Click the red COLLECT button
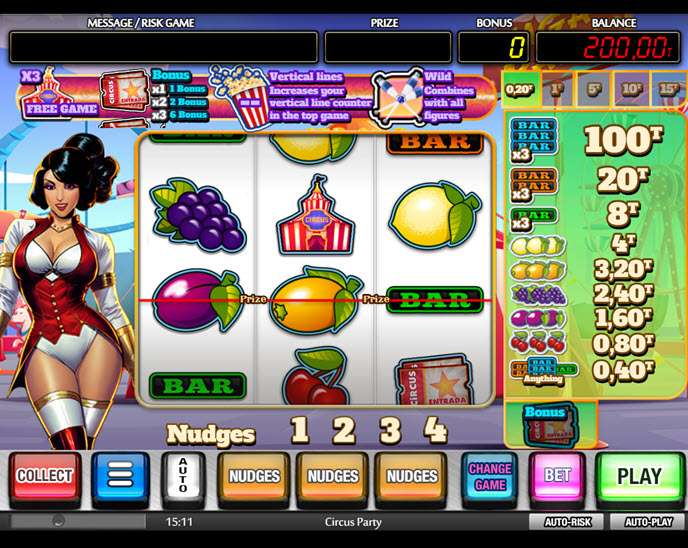This screenshot has height=548, width=688. tap(45, 476)
